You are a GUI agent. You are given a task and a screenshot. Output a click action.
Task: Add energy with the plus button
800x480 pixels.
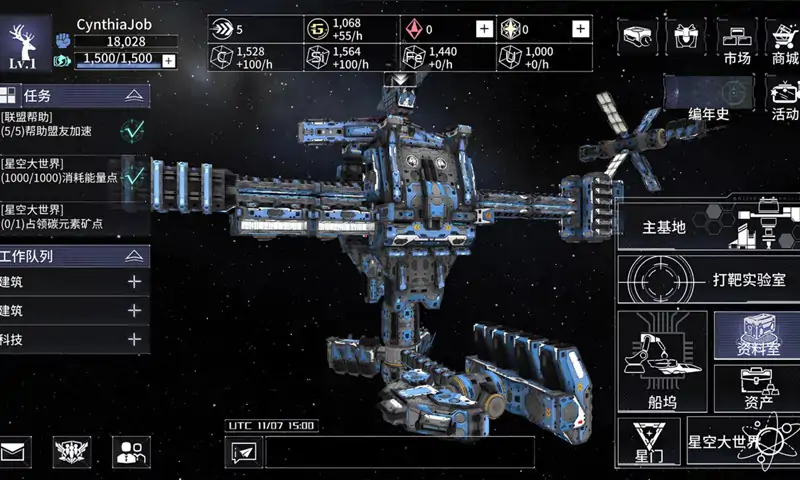[x=168, y=60]
